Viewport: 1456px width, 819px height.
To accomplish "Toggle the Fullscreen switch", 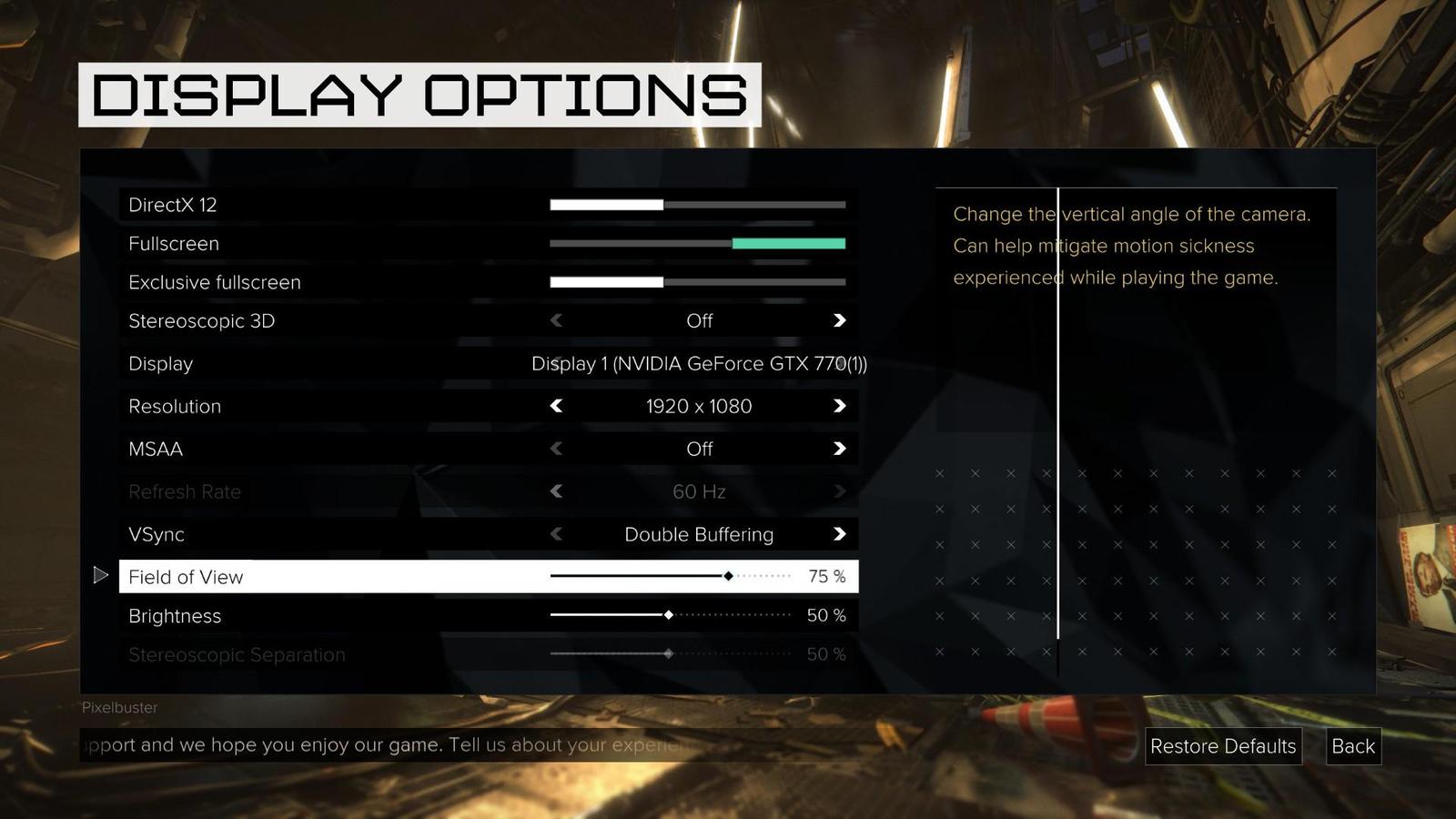I will click(697, 244).
